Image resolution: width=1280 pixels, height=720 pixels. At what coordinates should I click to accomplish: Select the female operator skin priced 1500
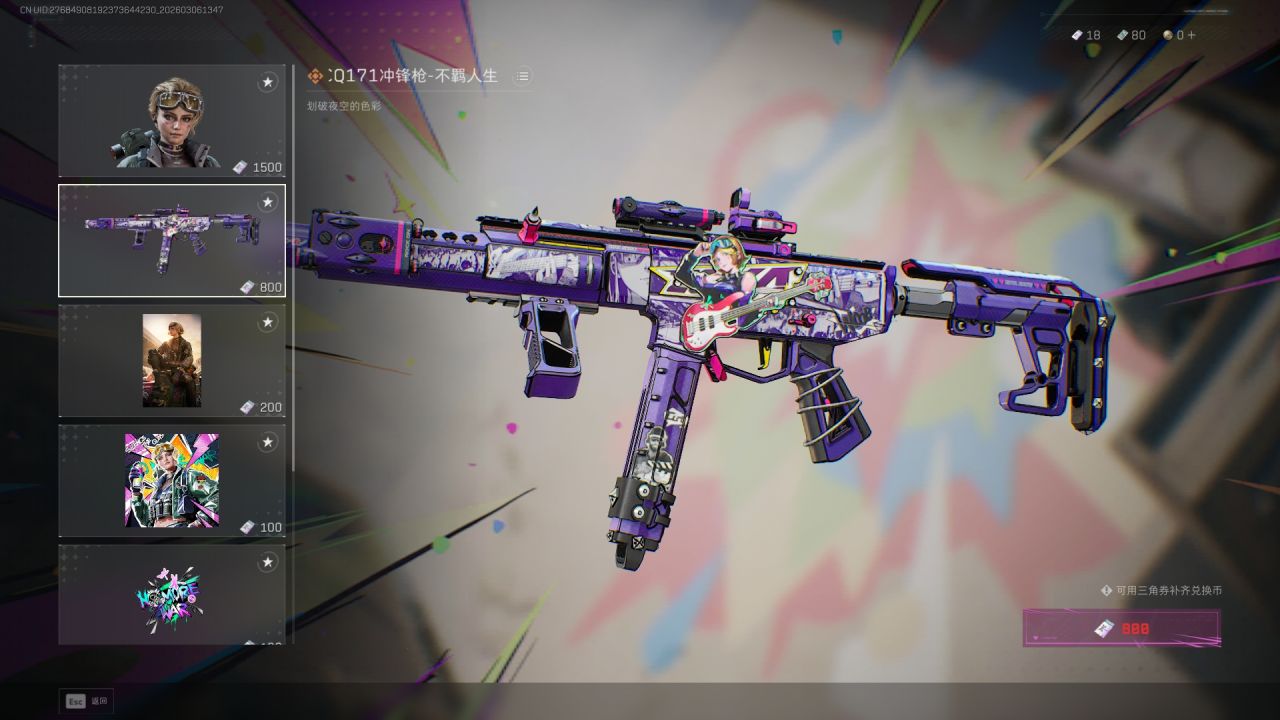[x=171, y=121]
